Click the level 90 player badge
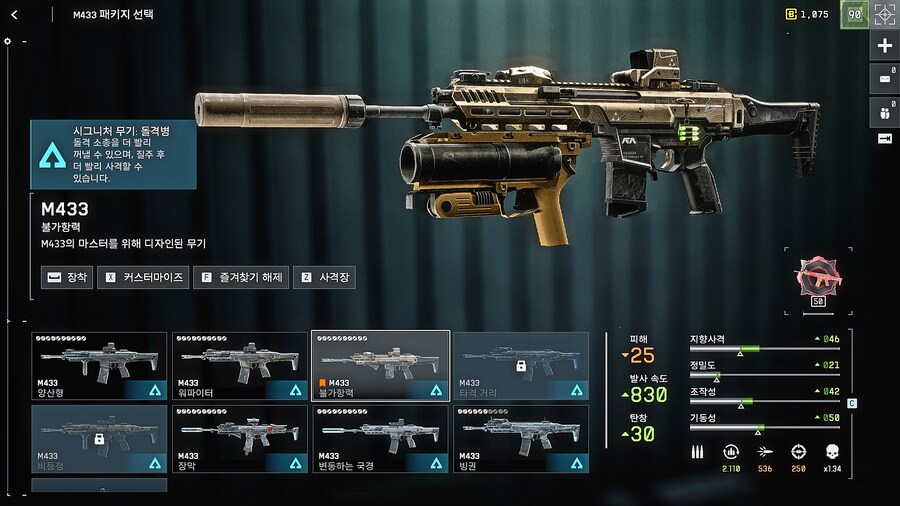Image resolution: width=900 pixels, height=506 pixels. pyautogui.click(x=854, y=14)
